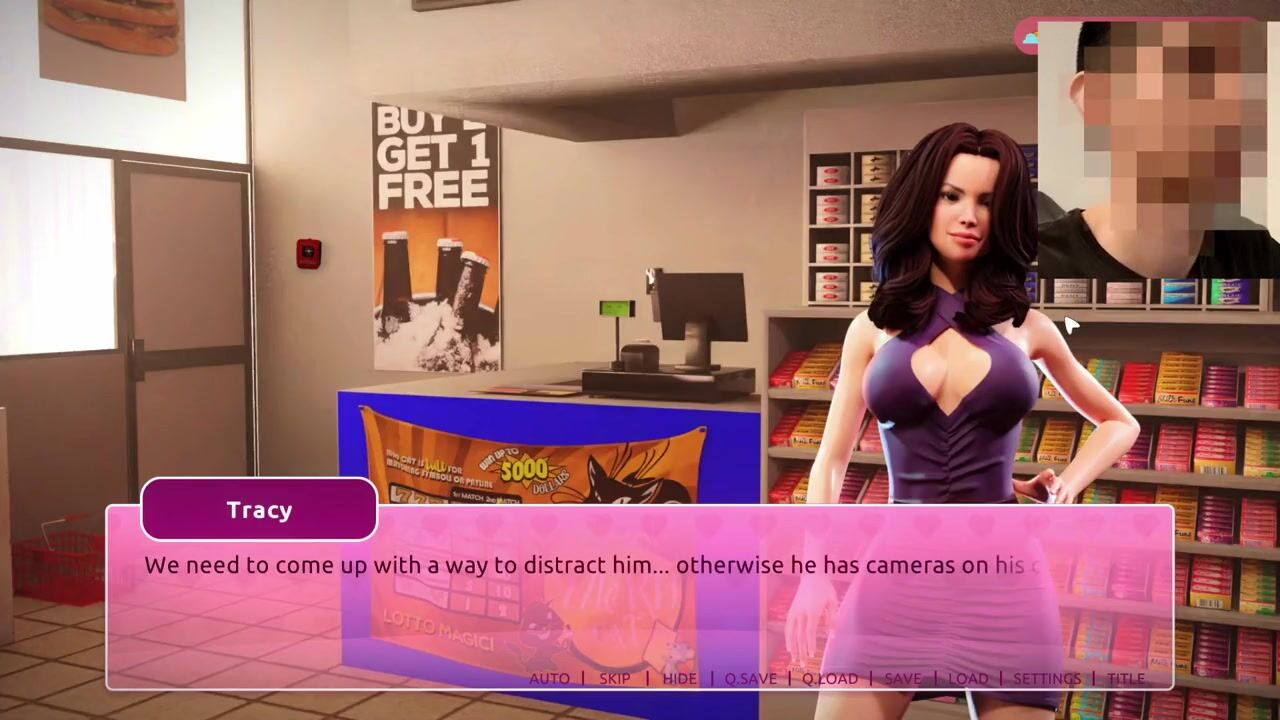Screen dimensions: 1280x720
Task: Activate the SKIP button
Action: pos(614,678)
